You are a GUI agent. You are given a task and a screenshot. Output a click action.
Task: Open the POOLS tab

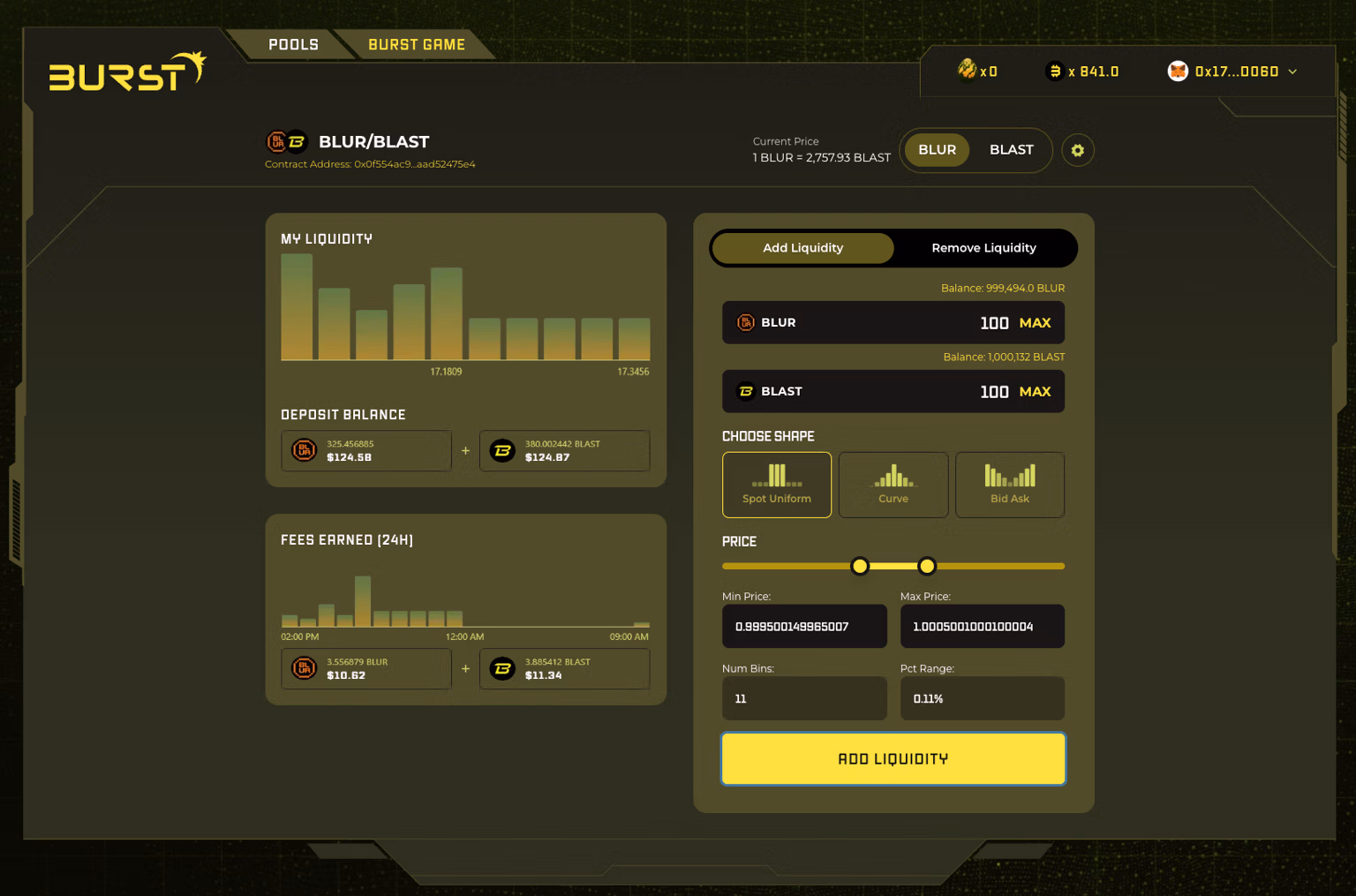293,44
